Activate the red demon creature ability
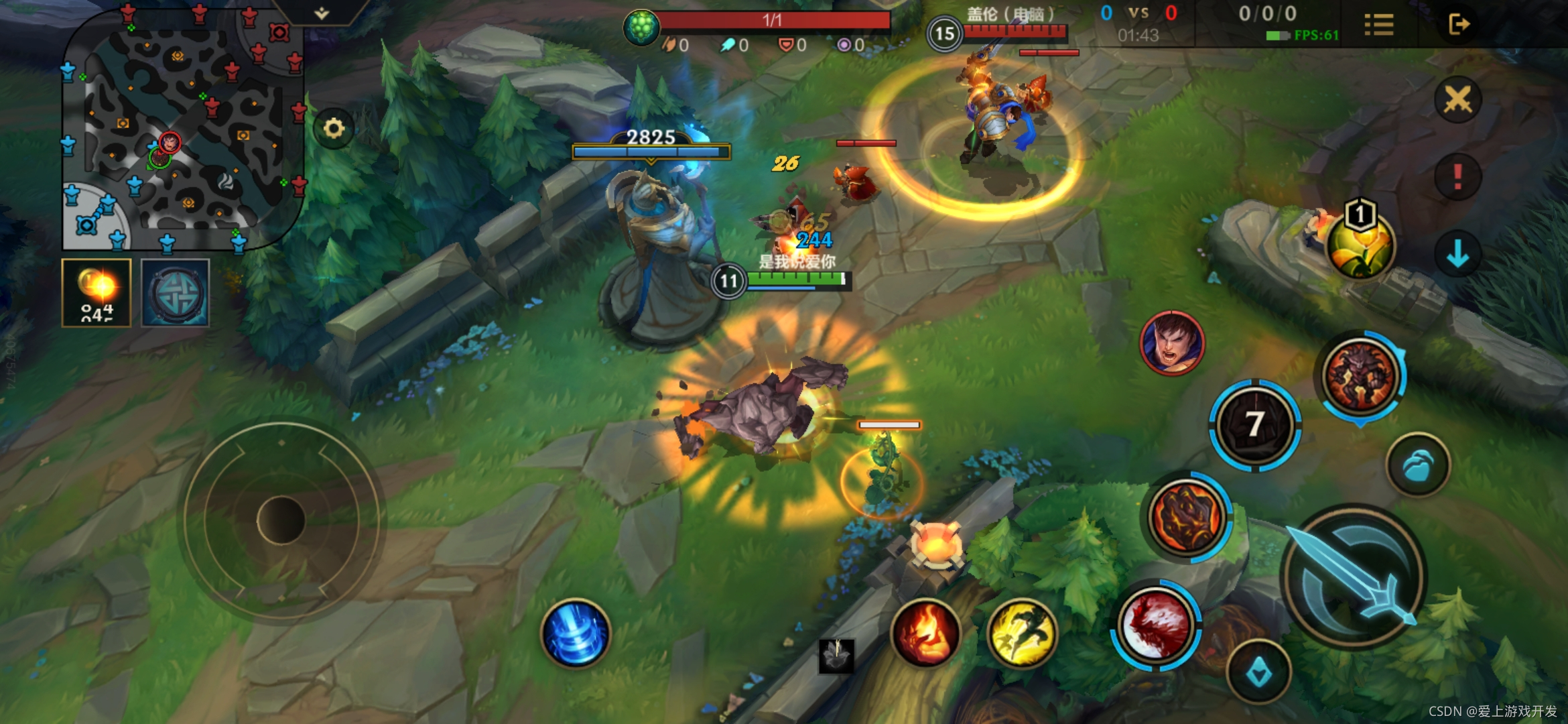This screenshot has width=1568, height=724. point(1360,375)
